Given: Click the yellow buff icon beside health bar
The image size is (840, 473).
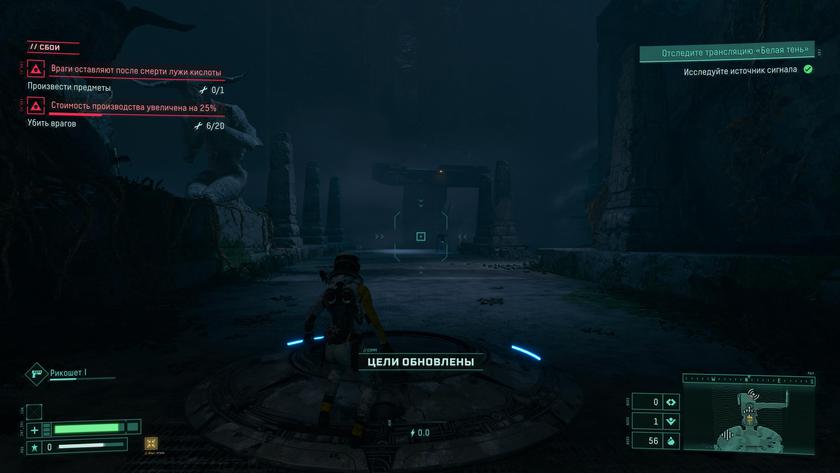Looking at the screenshot, I should [151, 443].
